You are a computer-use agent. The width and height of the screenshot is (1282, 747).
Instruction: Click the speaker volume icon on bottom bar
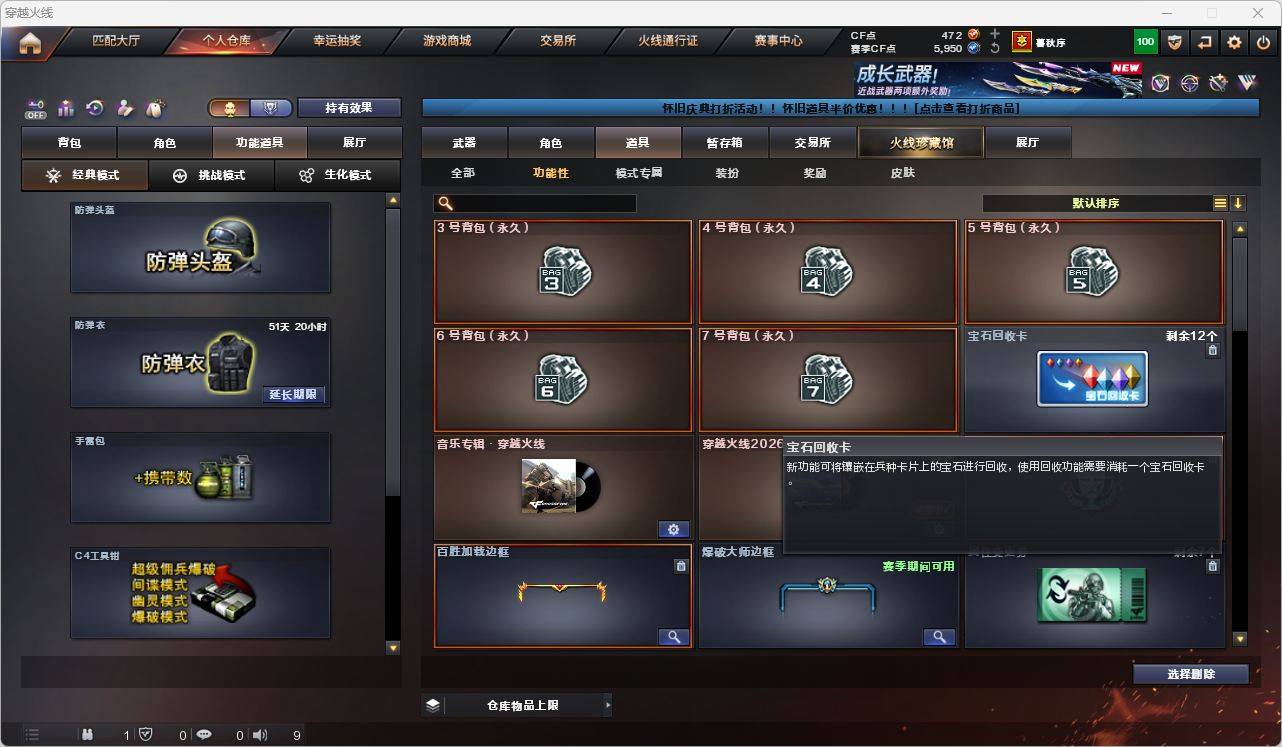click(259, 735)
